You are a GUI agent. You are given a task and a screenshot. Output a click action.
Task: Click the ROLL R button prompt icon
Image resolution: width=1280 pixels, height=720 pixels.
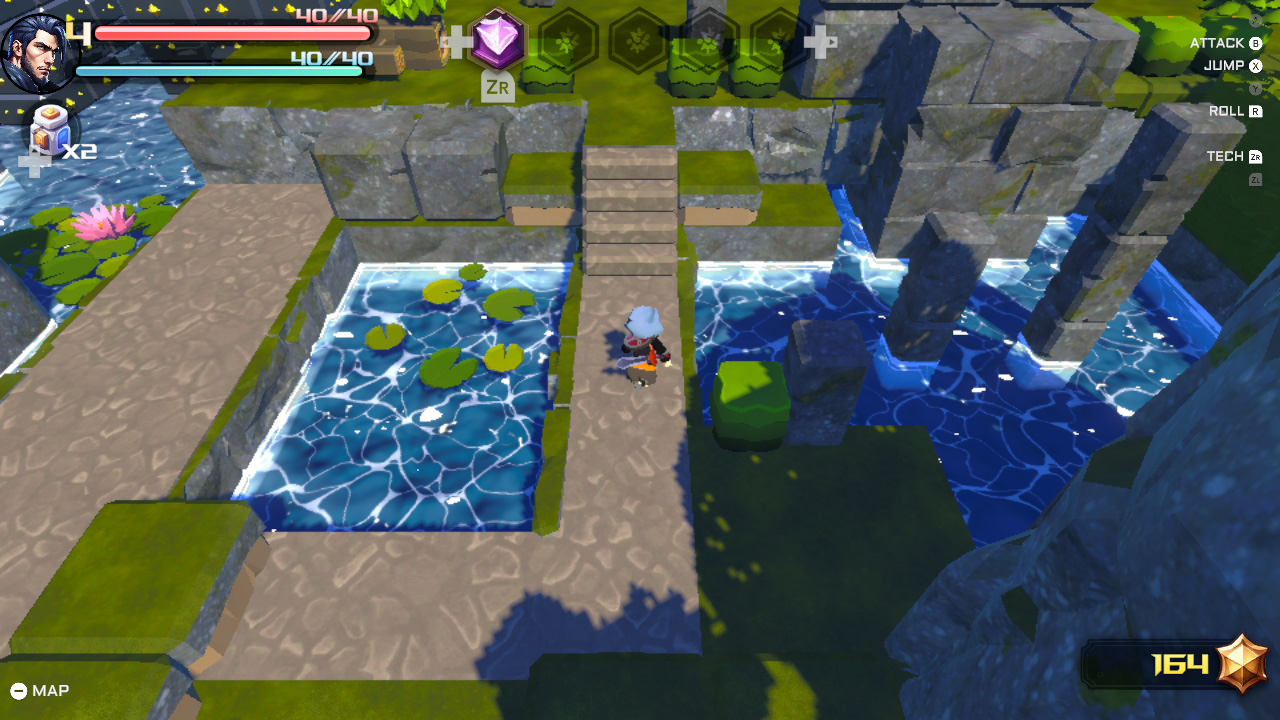[x=1256, y=110]
